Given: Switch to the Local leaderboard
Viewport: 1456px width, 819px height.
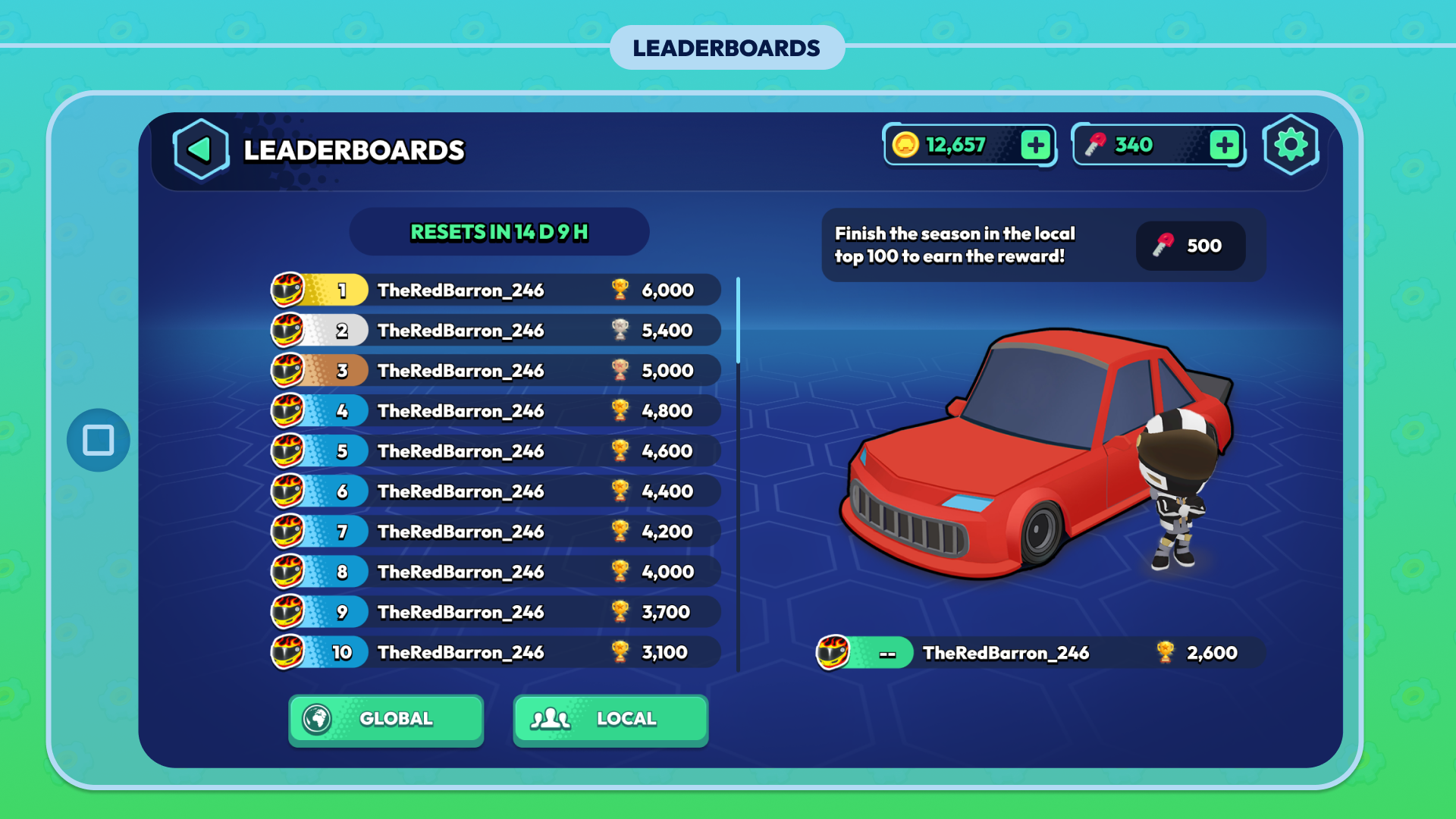Looking at the screenshot, I should [610, 719].
